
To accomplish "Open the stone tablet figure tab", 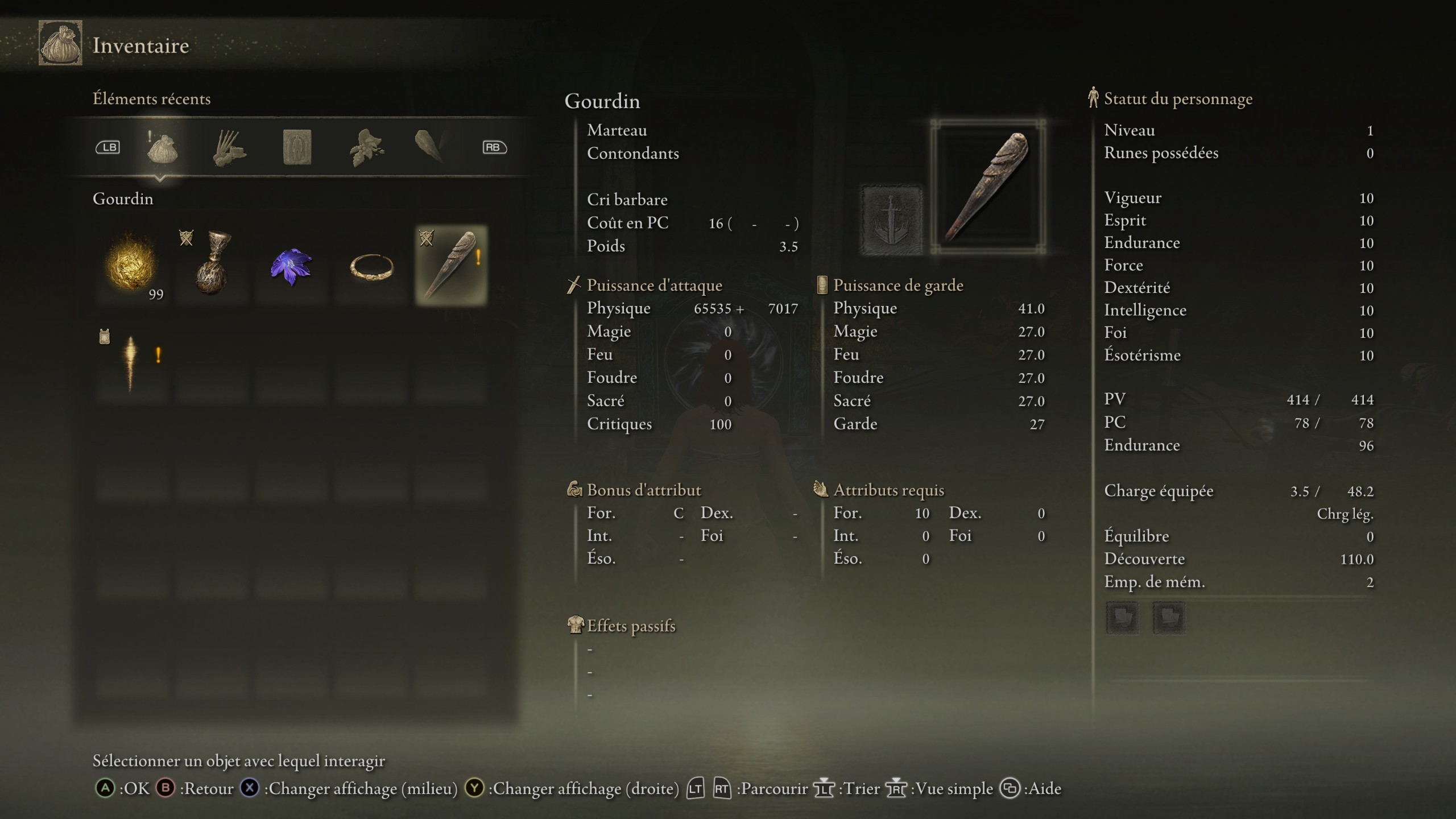I will (x=297, y=147).
